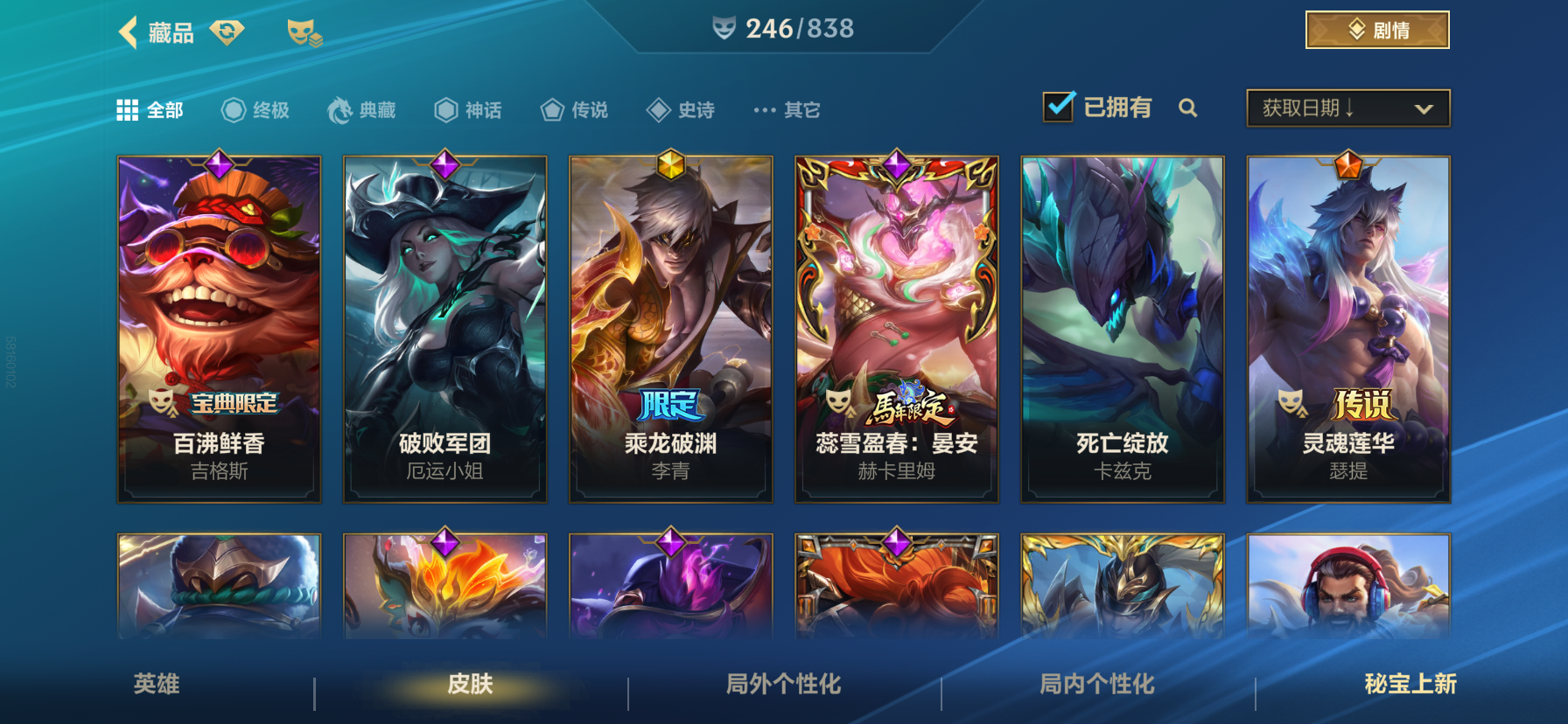Click the search magnifier icon
The height and width of the screenshot is (724, 1568).
[1189, 108]
